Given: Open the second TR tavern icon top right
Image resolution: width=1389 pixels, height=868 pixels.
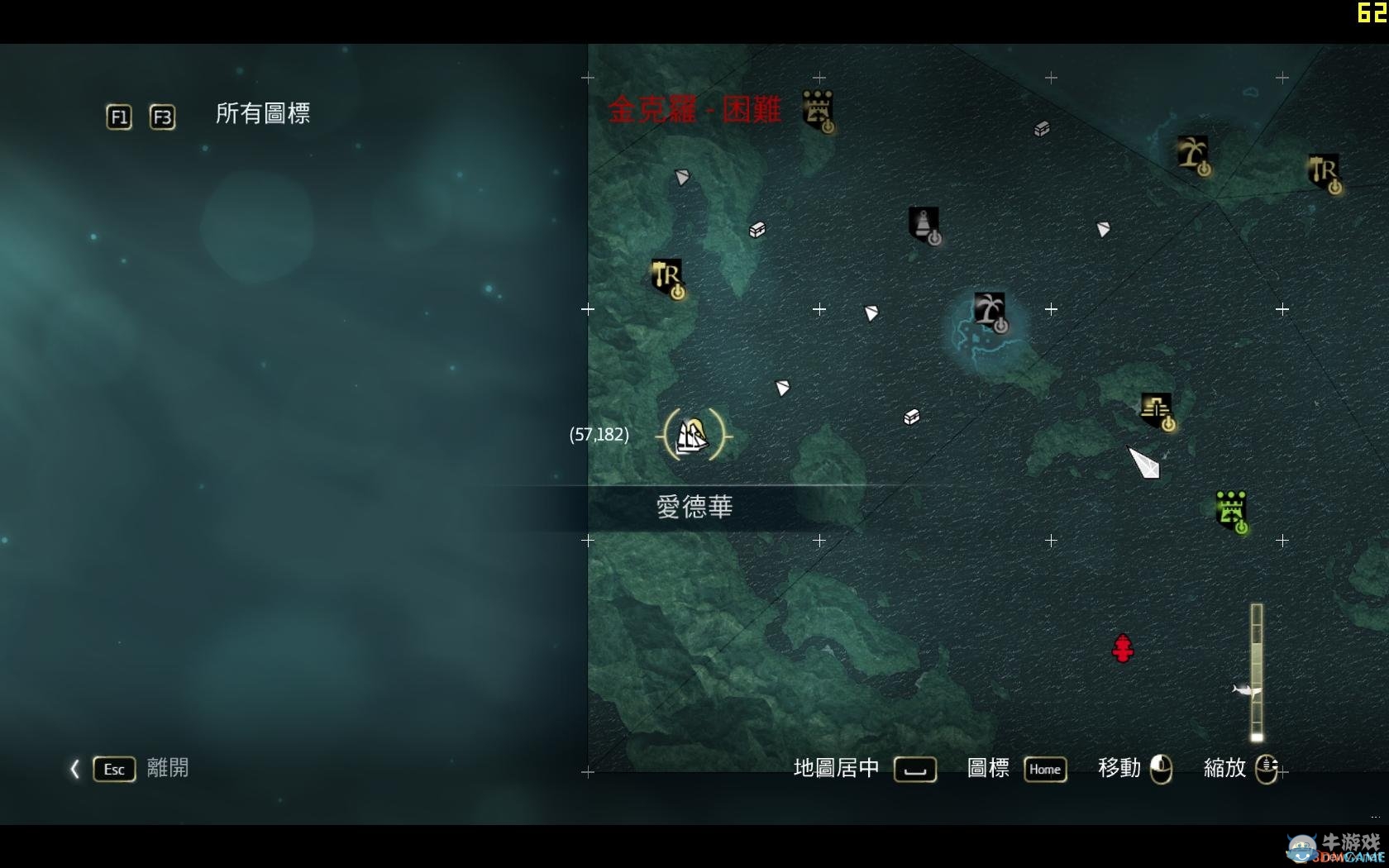Looking at the screenshot, I should (1323, 171).
